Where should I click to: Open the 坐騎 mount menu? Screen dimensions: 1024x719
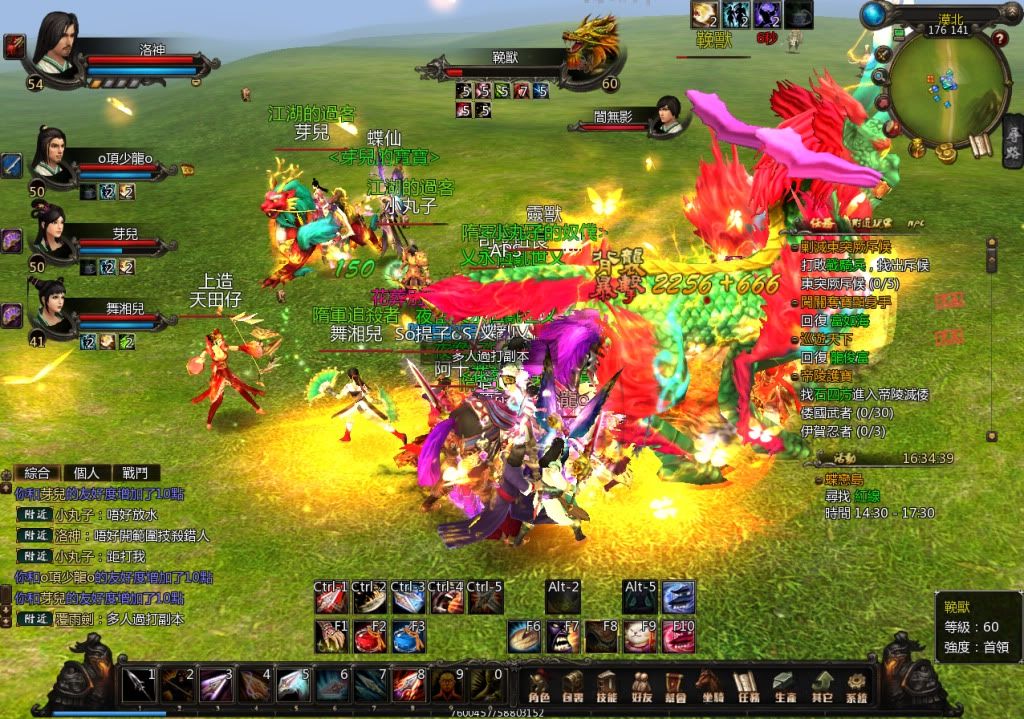coord(709,685)
